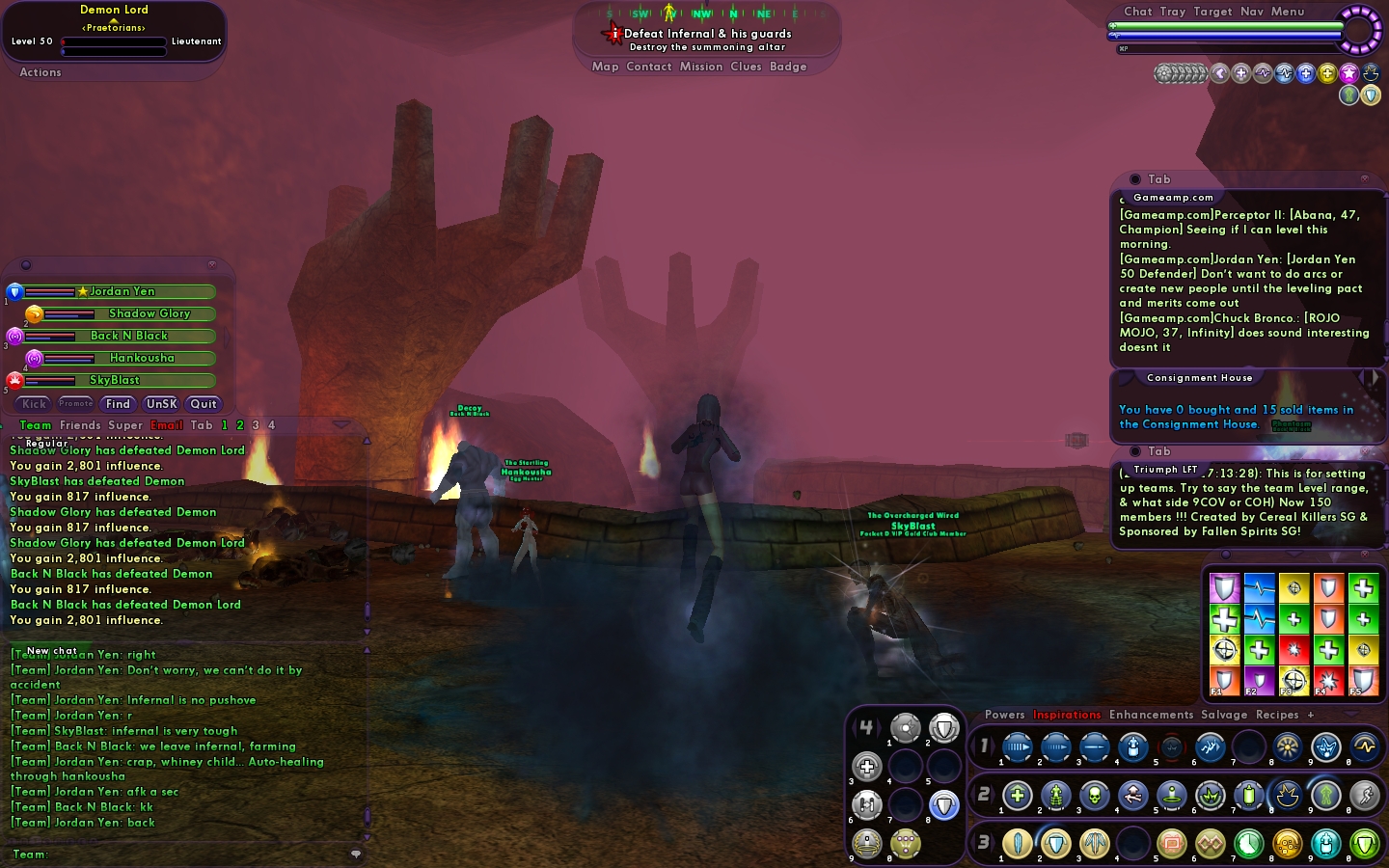Open the Contact list
The height and width of the screenshot is (868, 1389).
648,67
